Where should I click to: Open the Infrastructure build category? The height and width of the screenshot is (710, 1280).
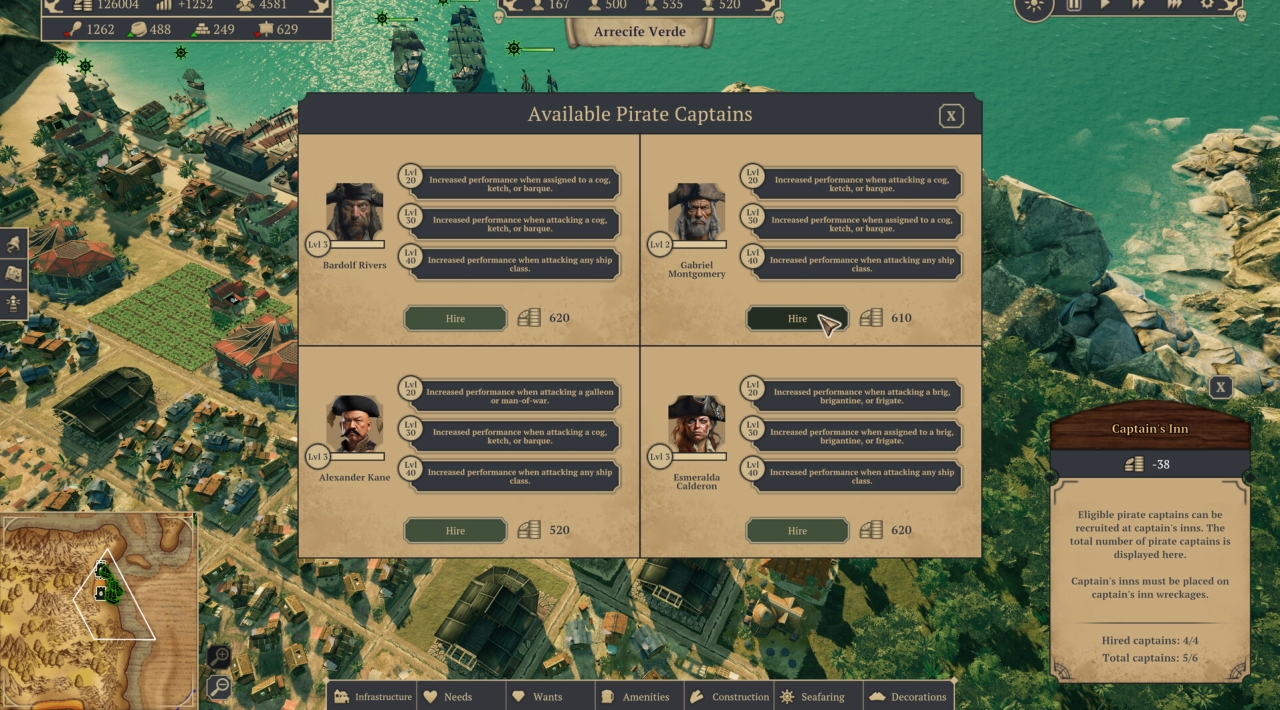pyautogui.click(x=372, y=696)
